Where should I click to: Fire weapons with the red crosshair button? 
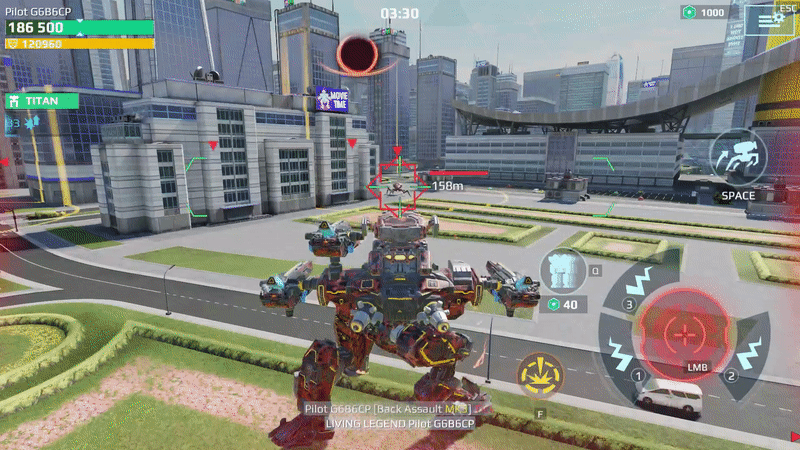[685, 333]
